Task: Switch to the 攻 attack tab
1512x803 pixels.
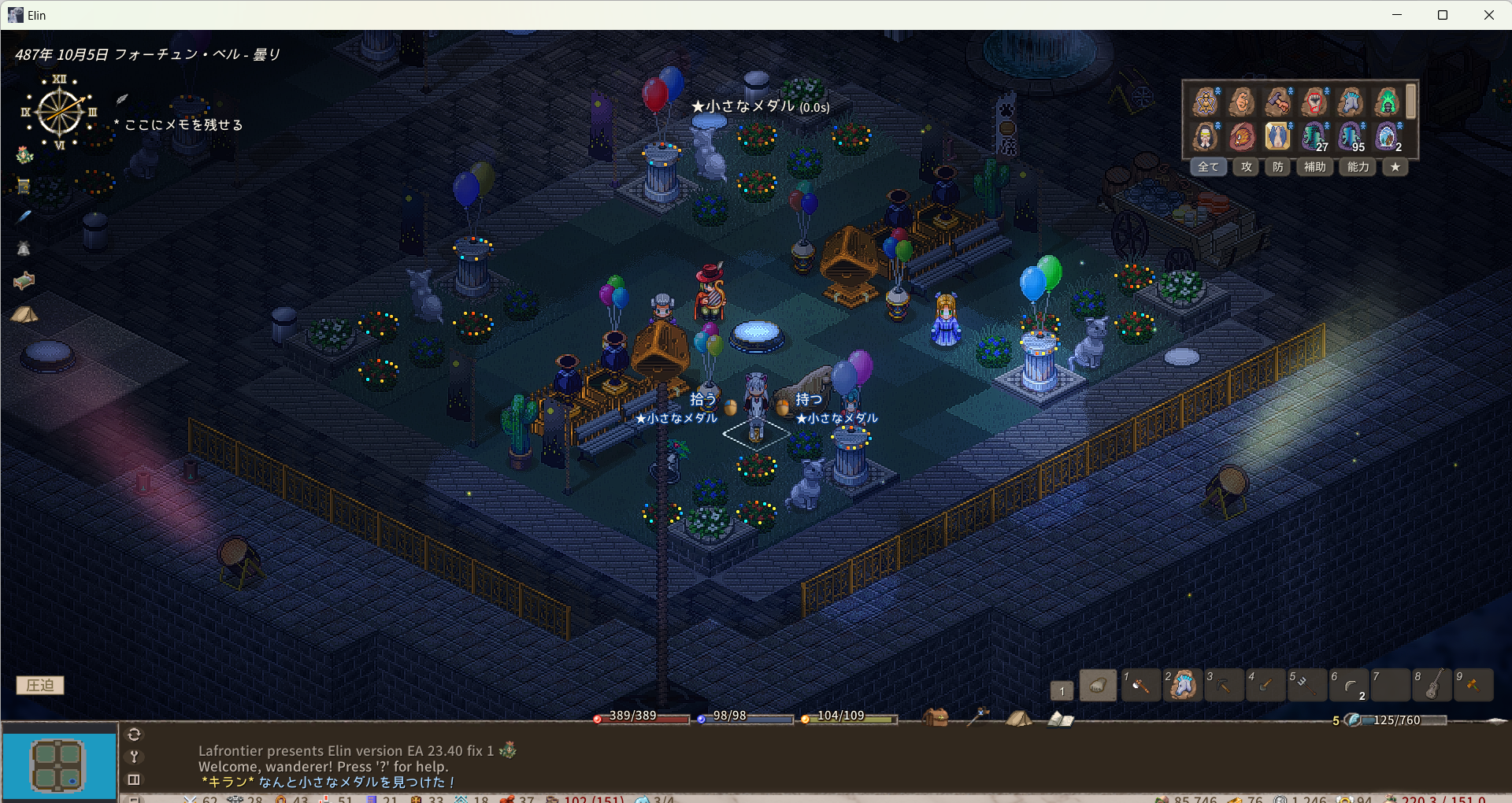Action: point(1247,167)
